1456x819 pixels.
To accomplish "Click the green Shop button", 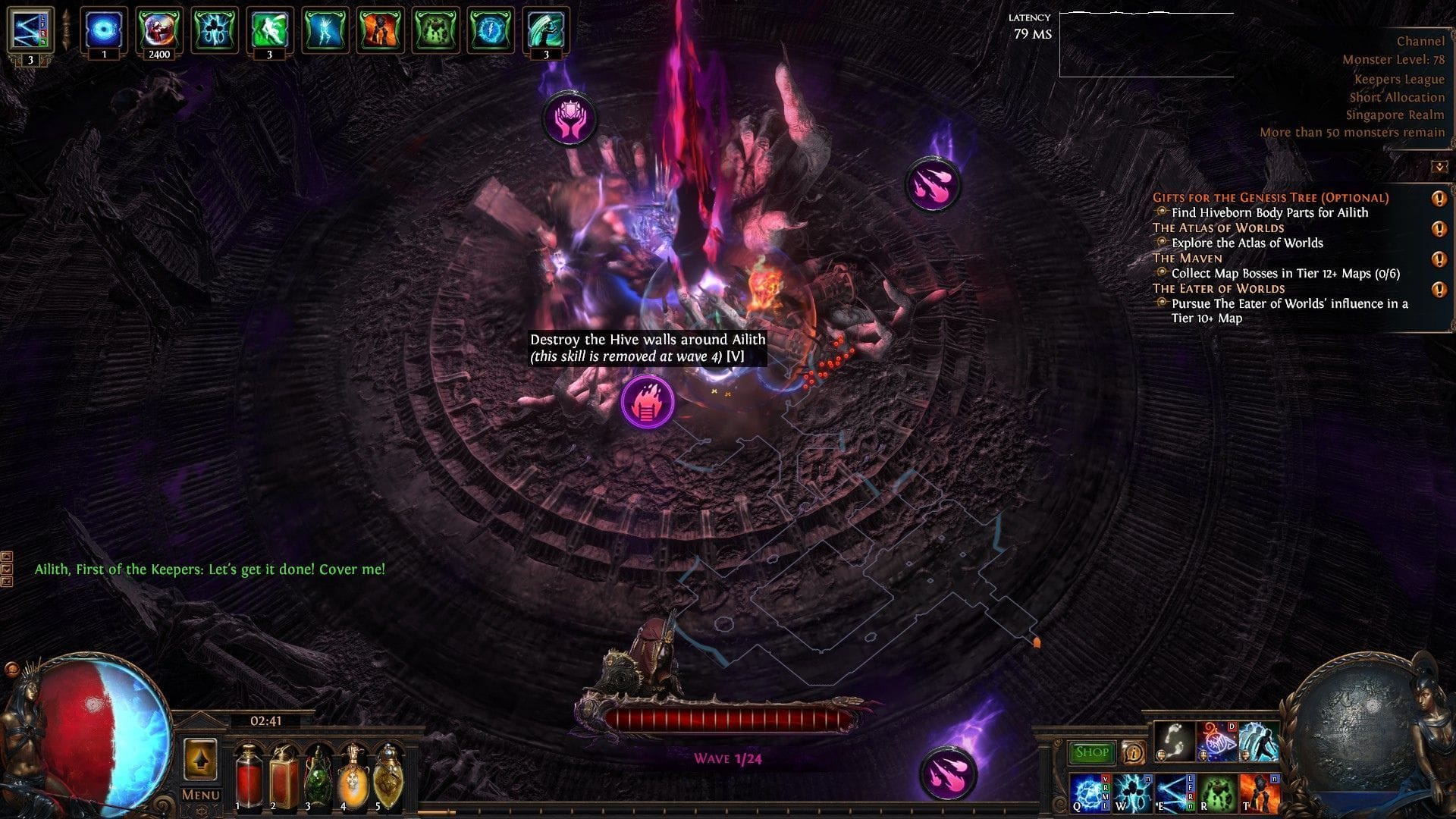I will (1093, 752).
